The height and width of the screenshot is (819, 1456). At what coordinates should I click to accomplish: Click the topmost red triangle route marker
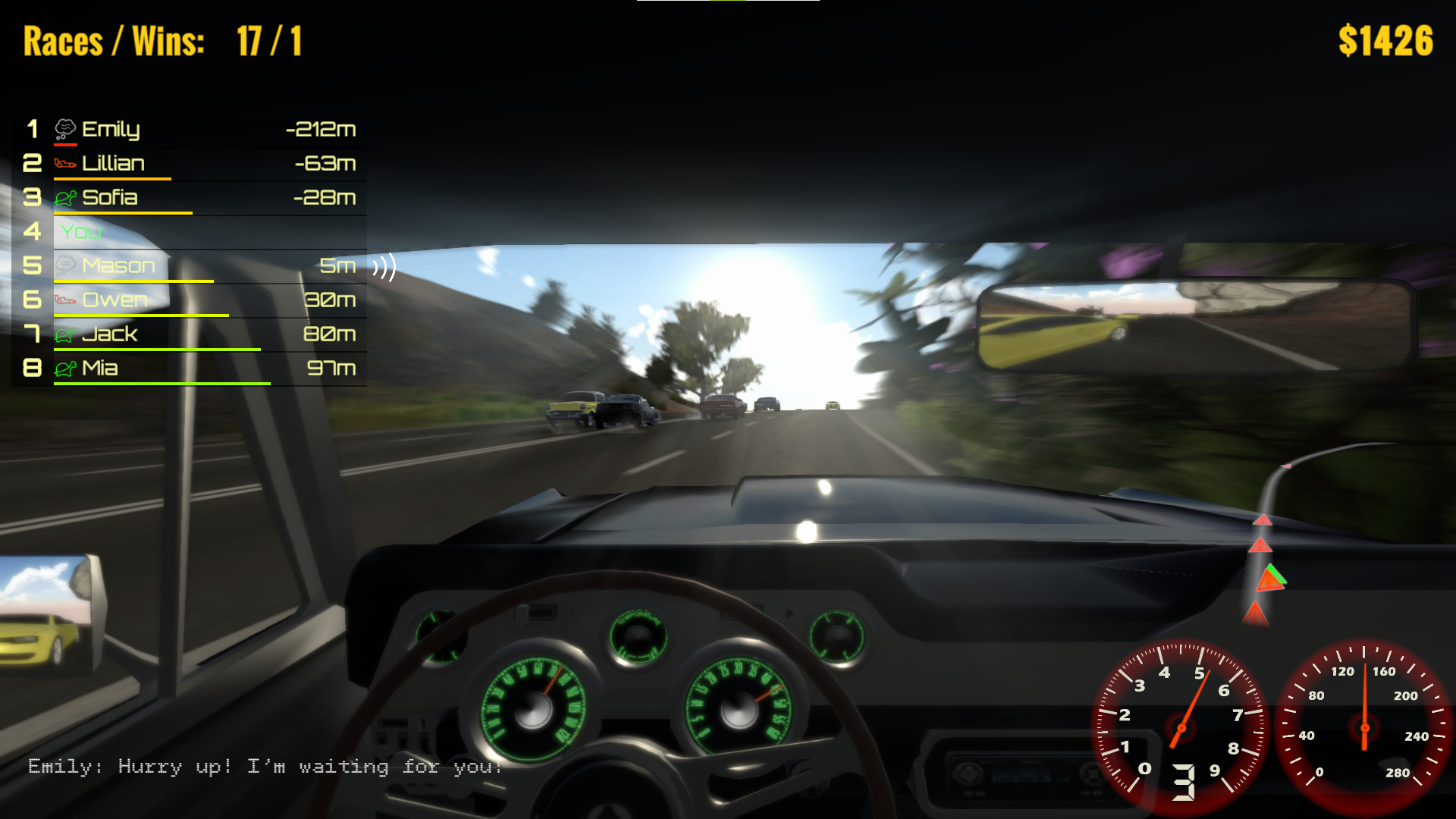(1263, 520)
